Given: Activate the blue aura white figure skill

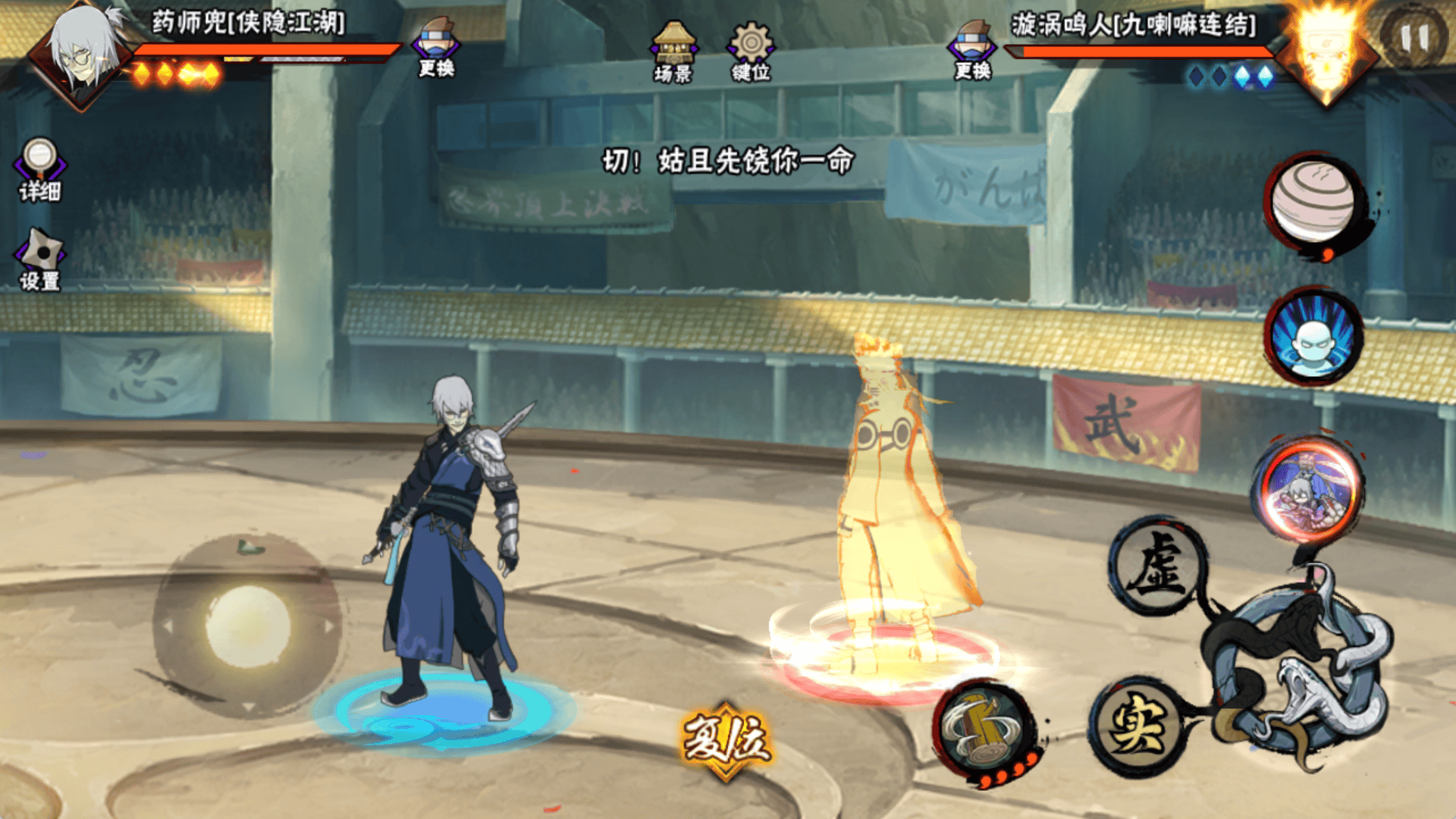Looking at the screenshot, I should [1313, 336].
